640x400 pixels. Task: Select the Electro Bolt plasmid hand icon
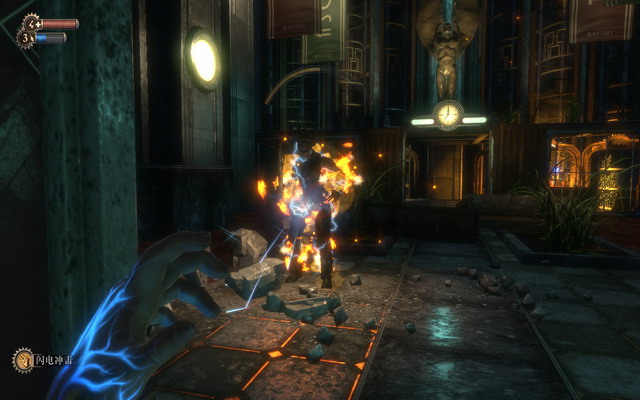click(x=22, y=359)
